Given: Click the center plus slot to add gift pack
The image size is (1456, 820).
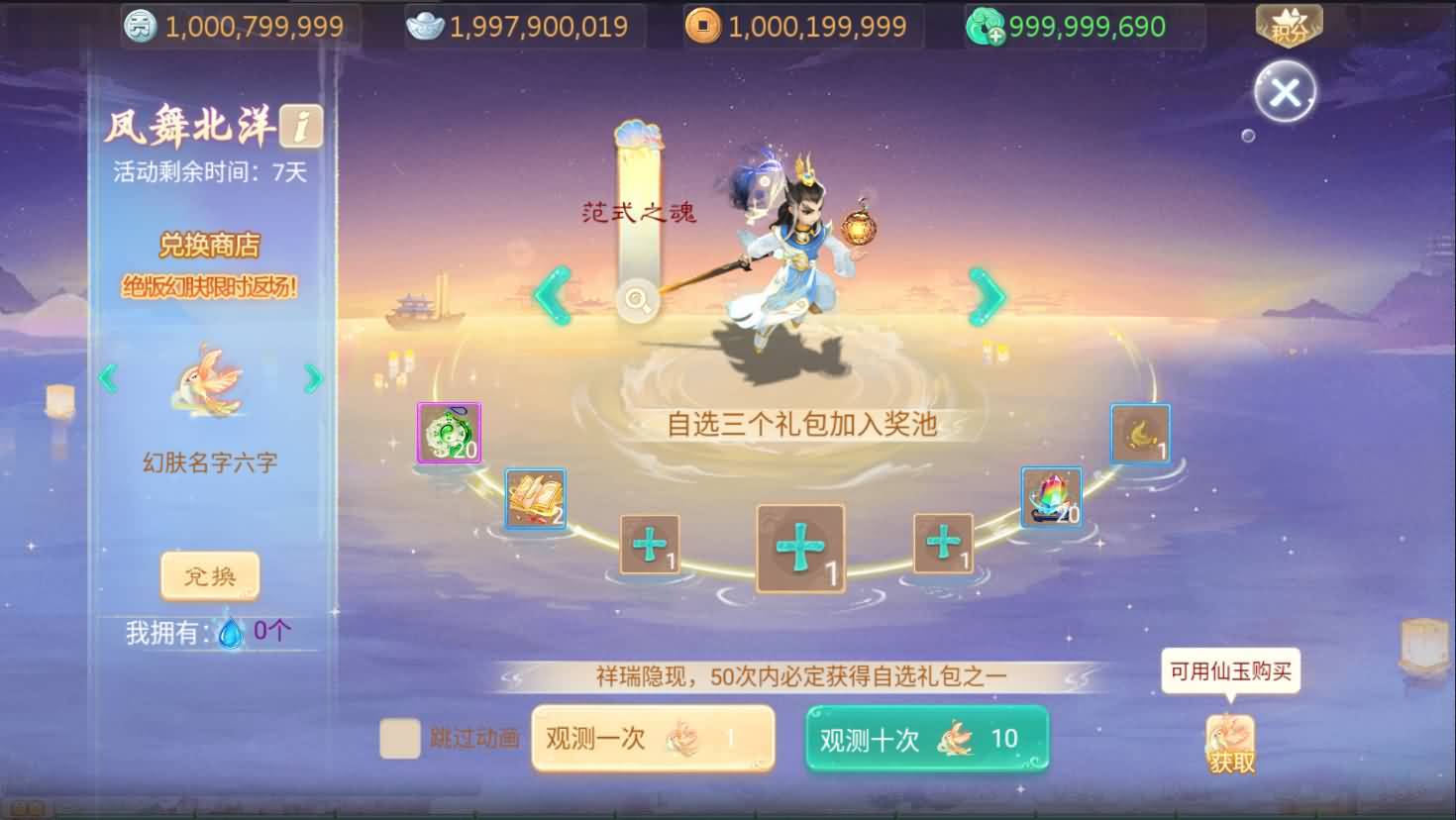Looking at the screenshot, I should (x=800, y=546).
